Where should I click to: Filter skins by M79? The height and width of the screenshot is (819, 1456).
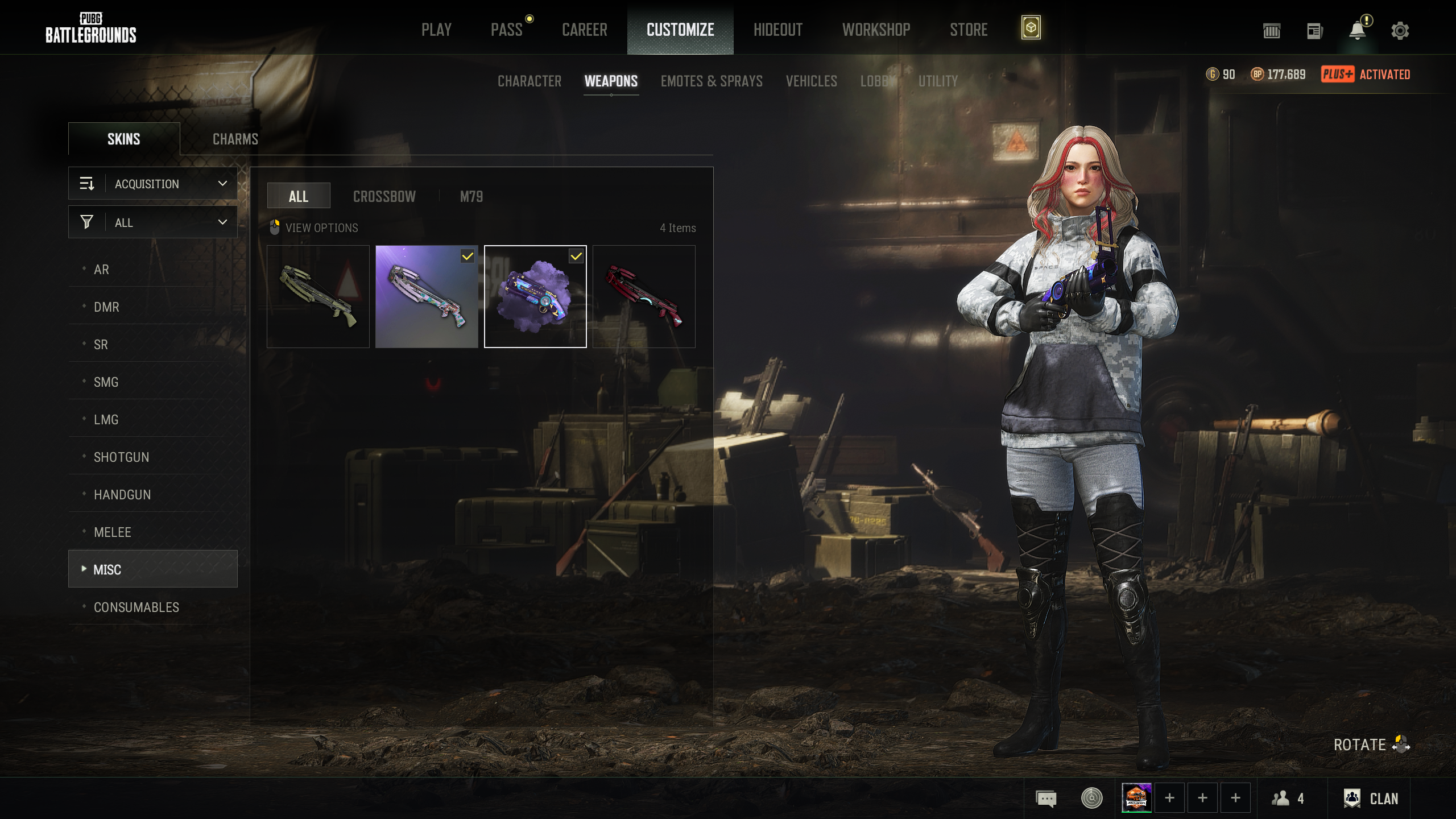(x=471, y=196)
